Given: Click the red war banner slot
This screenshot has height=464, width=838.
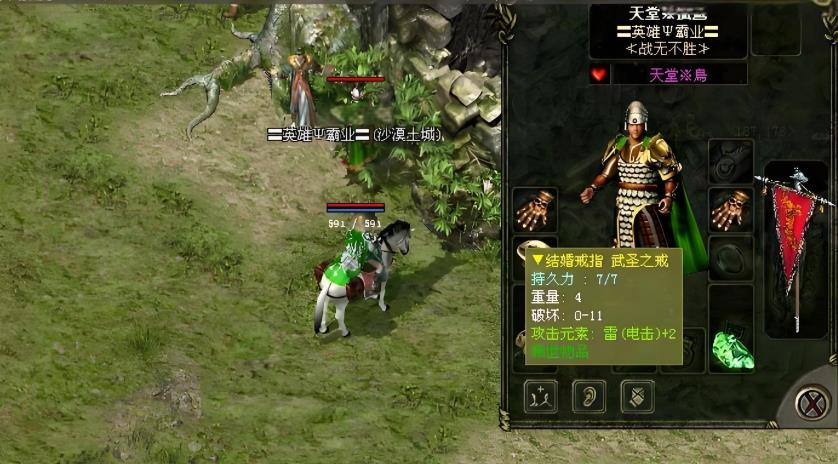Looking at the screenshot, I should click(x=795, y=245).
